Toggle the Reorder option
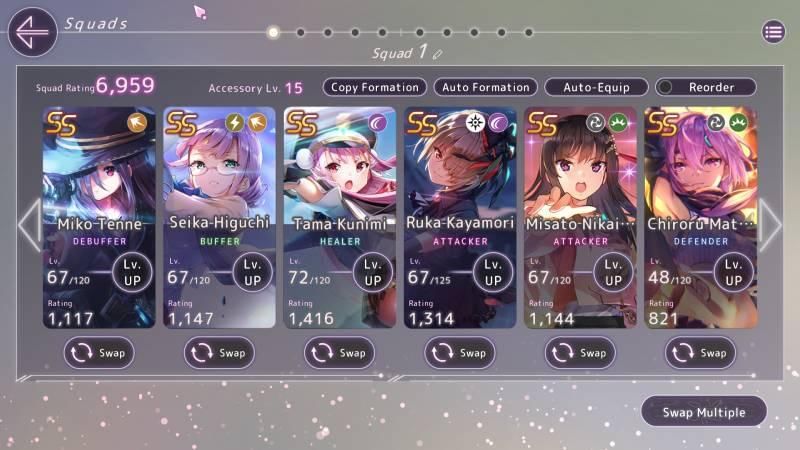This screenshot has width=800, height=450. tap(706, 87)
